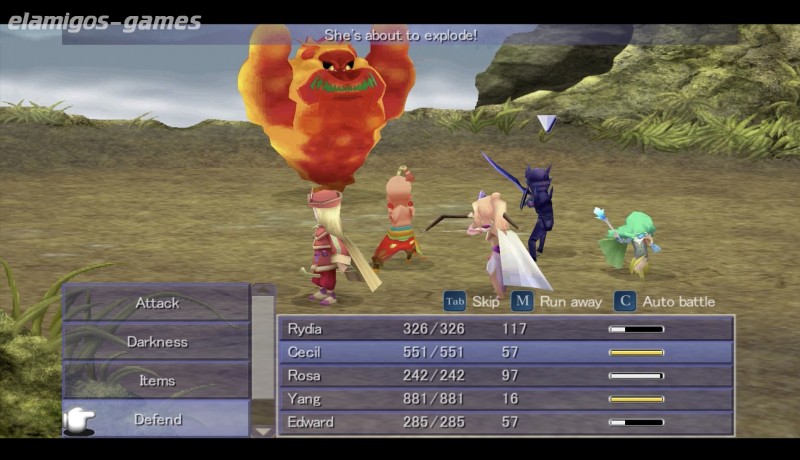Click Yang's party status row

[x=506, y=399]
